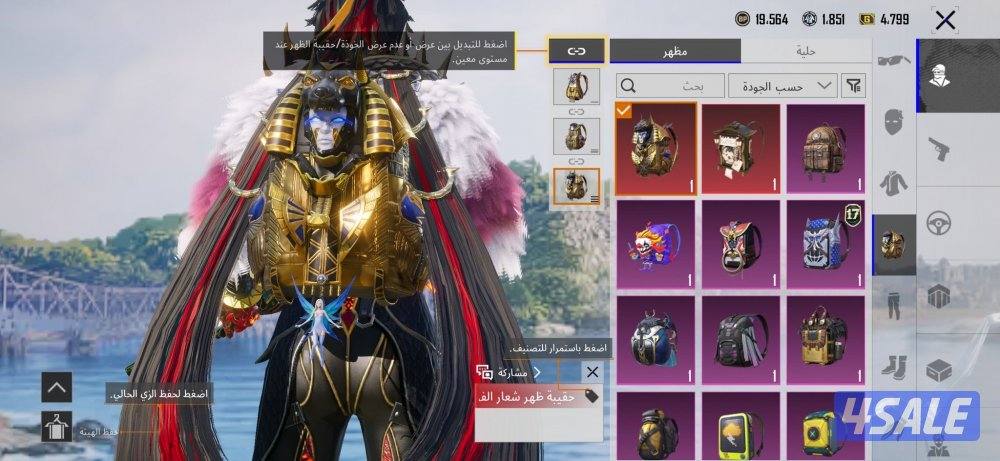This screenshot has height=461, width=1000.
Task: Open the حسب الجودة sort dropdown
Action: (782, 86)
